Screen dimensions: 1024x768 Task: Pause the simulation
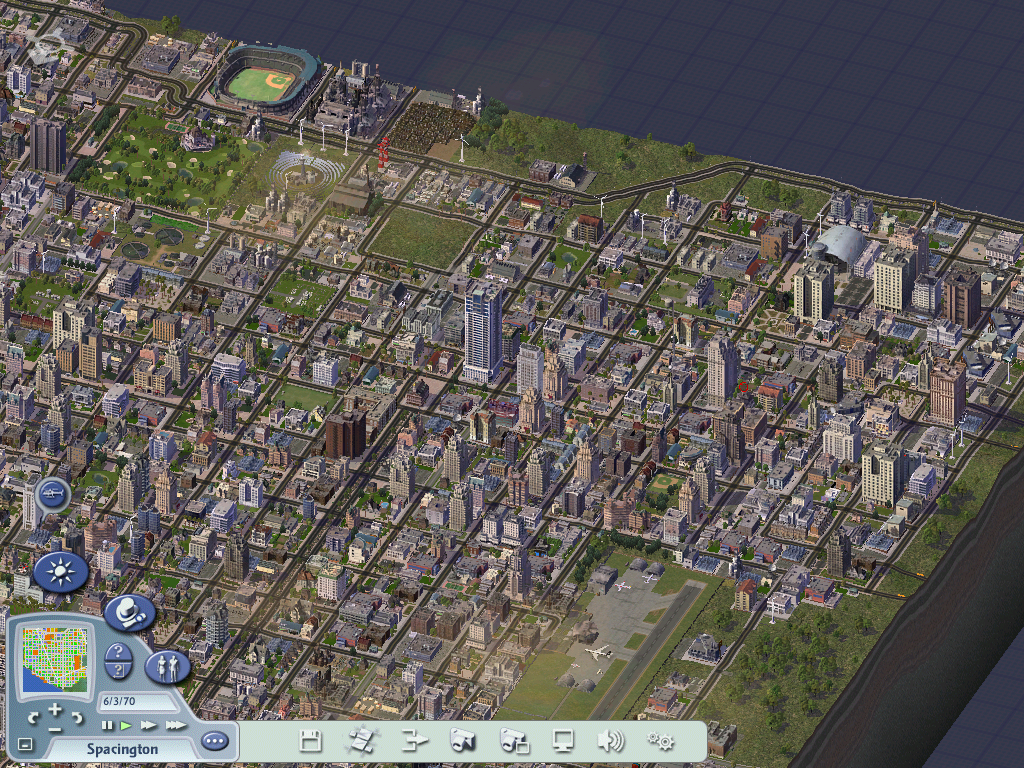pyautogui.click(x=107, y=725)
